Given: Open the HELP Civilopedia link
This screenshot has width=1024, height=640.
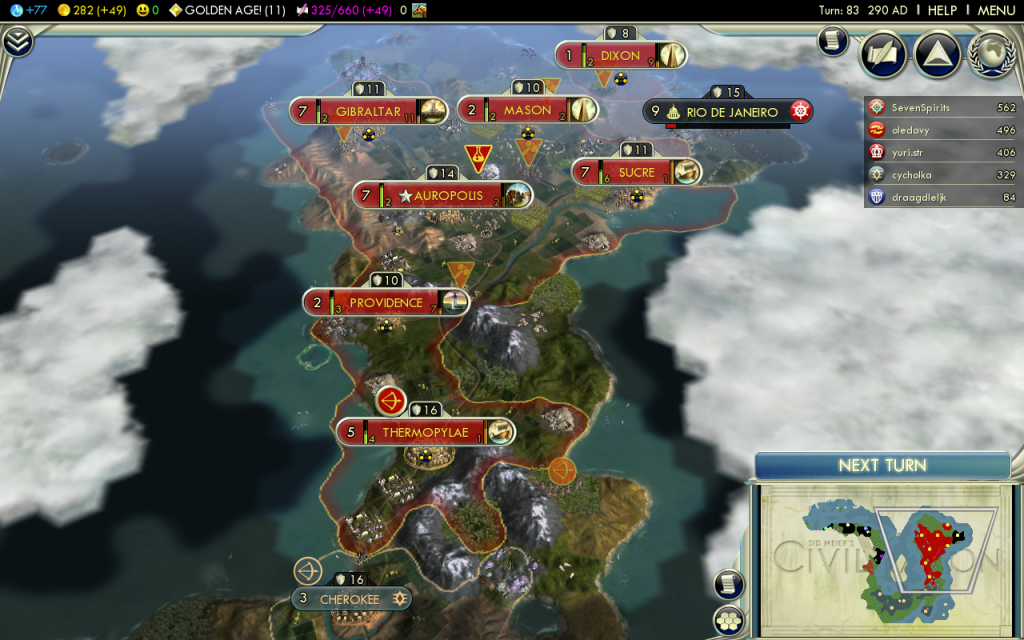Looking at the screenshot, I should (942, 10).
